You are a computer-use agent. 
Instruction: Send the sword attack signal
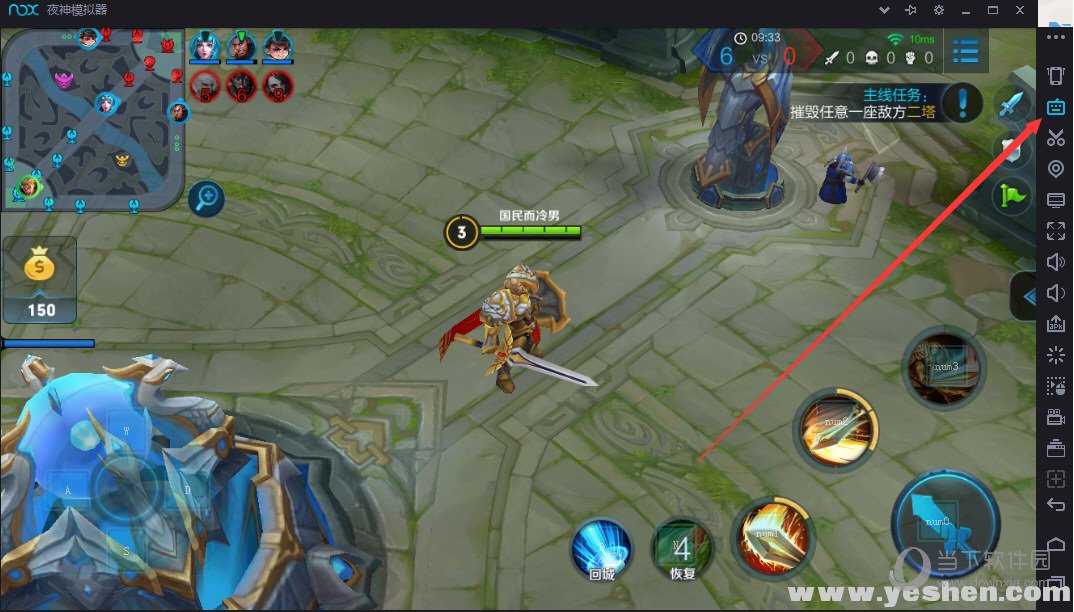[1012, 104]
